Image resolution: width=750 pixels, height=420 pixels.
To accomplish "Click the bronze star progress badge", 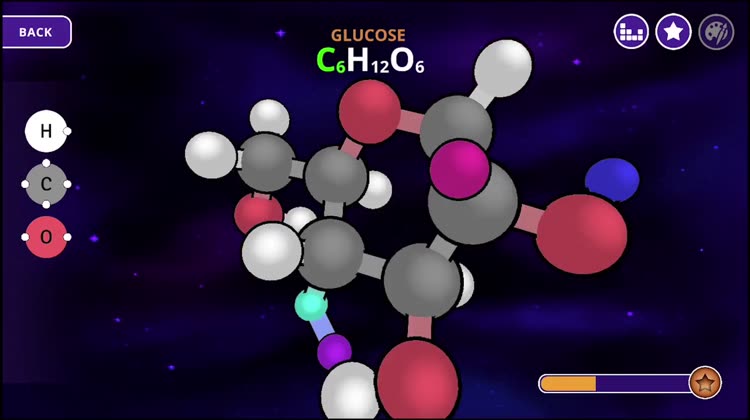I will (705, 382).
